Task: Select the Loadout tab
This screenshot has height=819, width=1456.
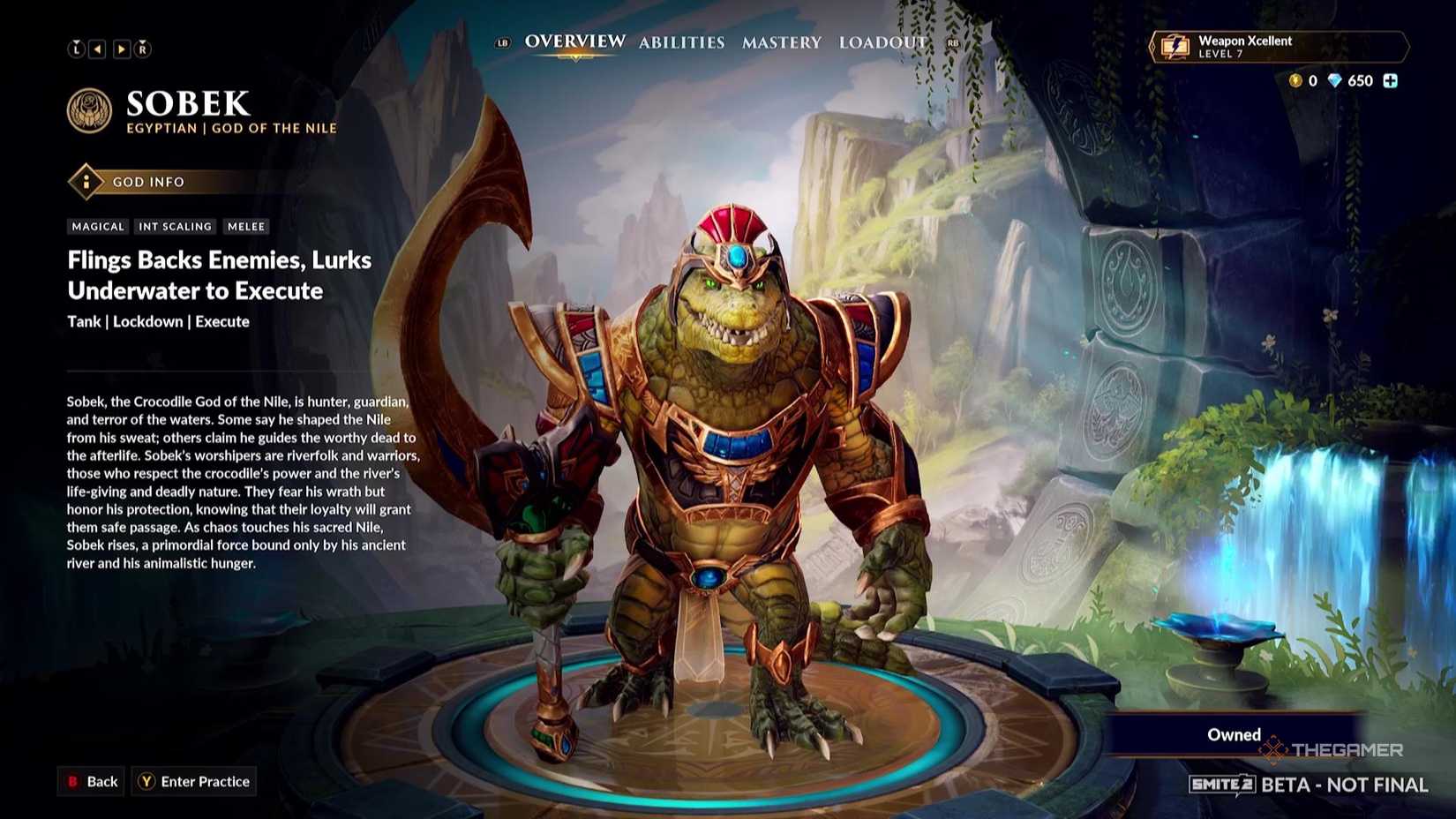Action: pos(882,42)
